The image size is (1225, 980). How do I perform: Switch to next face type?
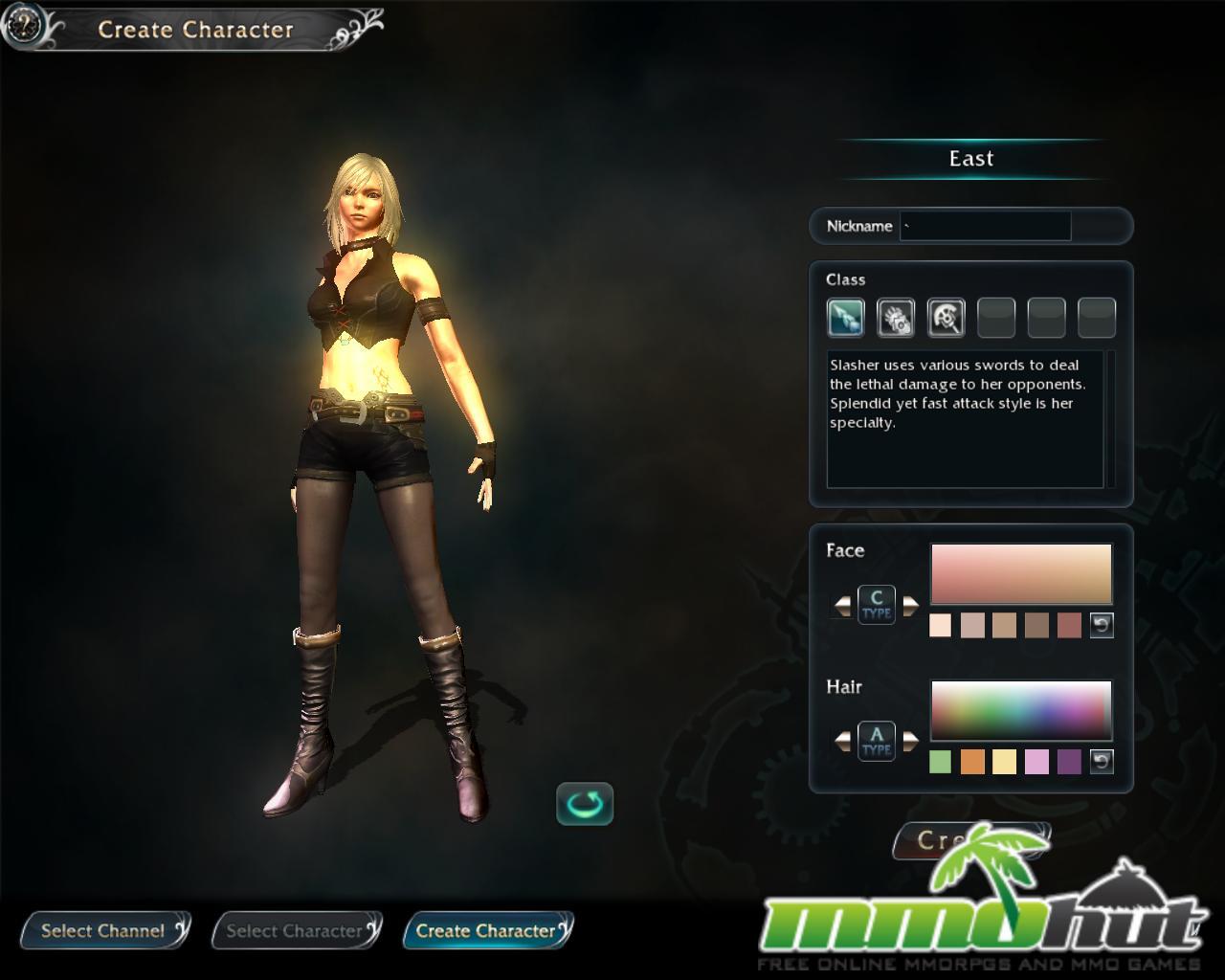click(910, 605)
